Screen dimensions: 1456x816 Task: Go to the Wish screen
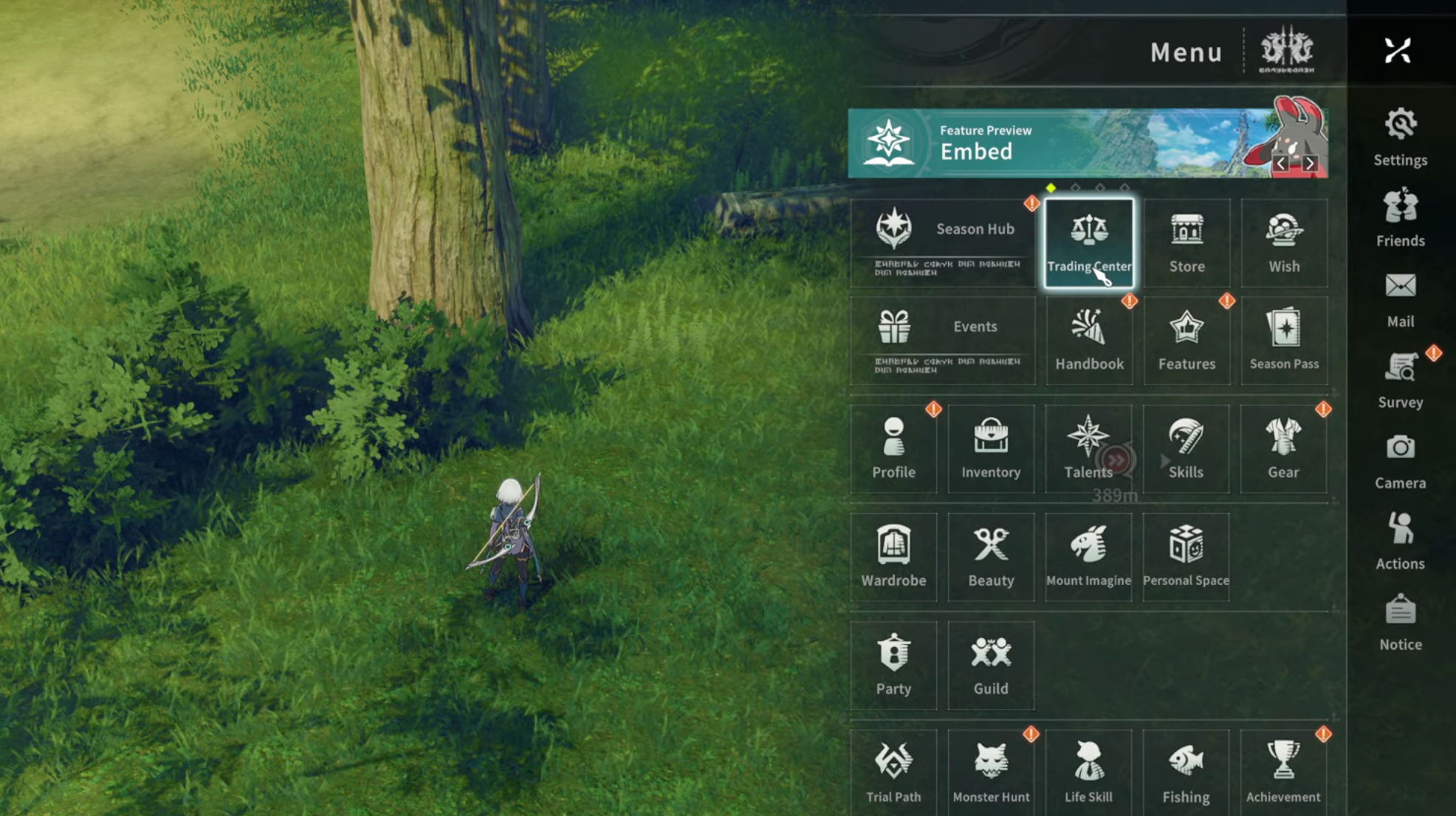pos(1284,242)
